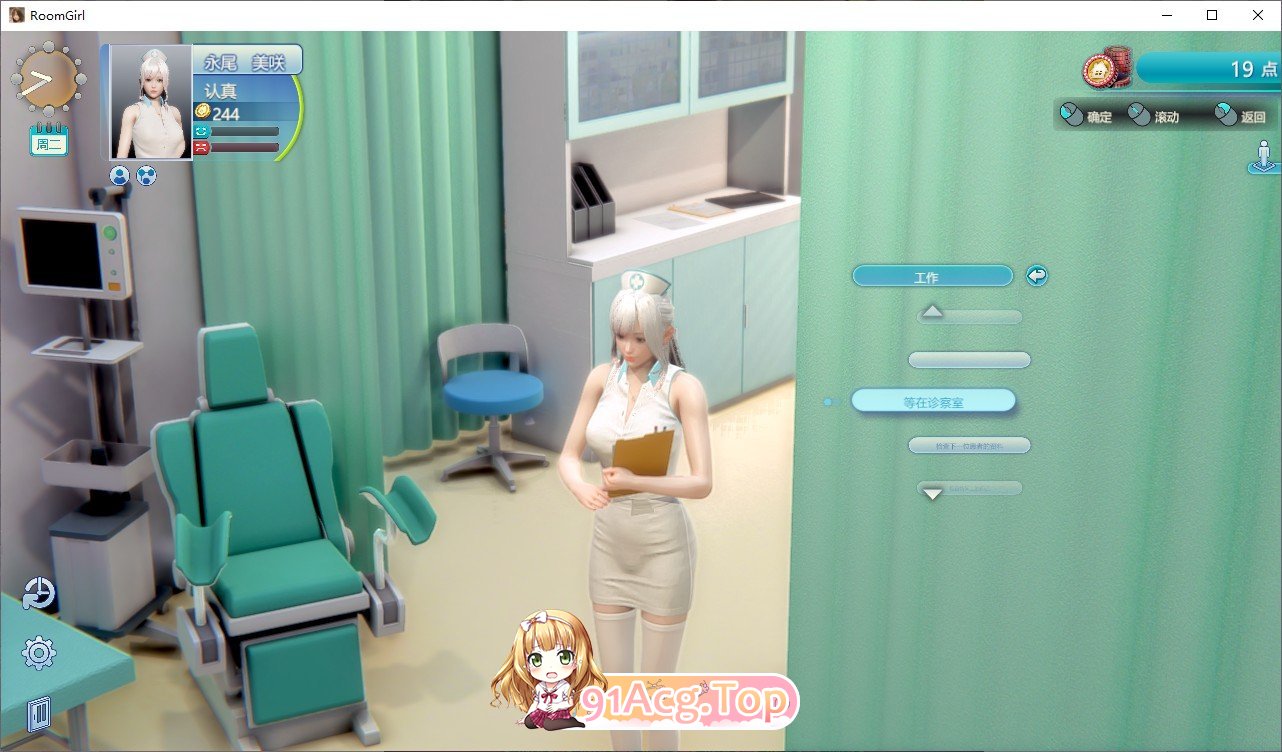
Task: Open the blue person status icon below portrait
Action: click(x=119, y=175)
